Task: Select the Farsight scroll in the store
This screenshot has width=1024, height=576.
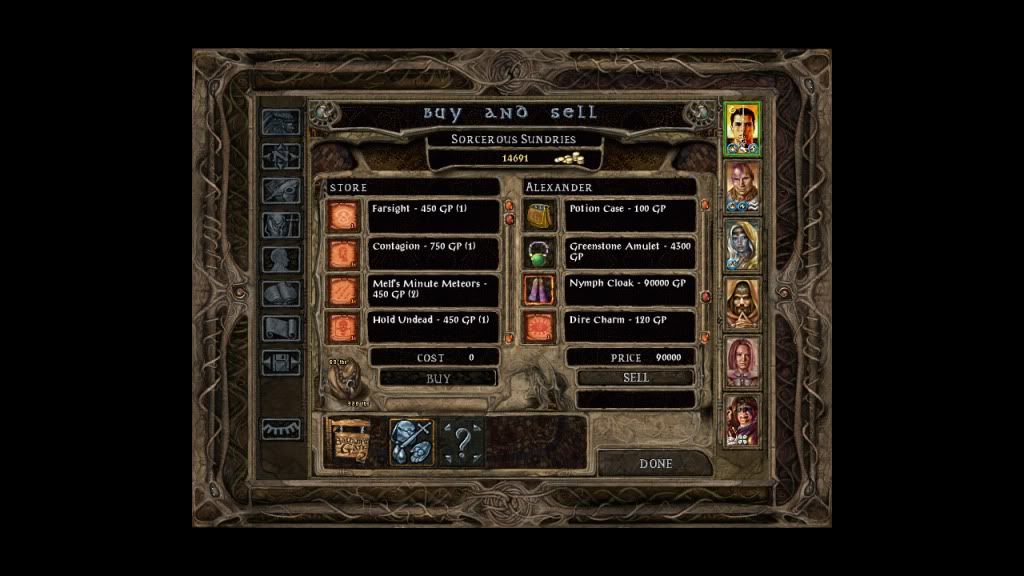Action: pos(344,217)
